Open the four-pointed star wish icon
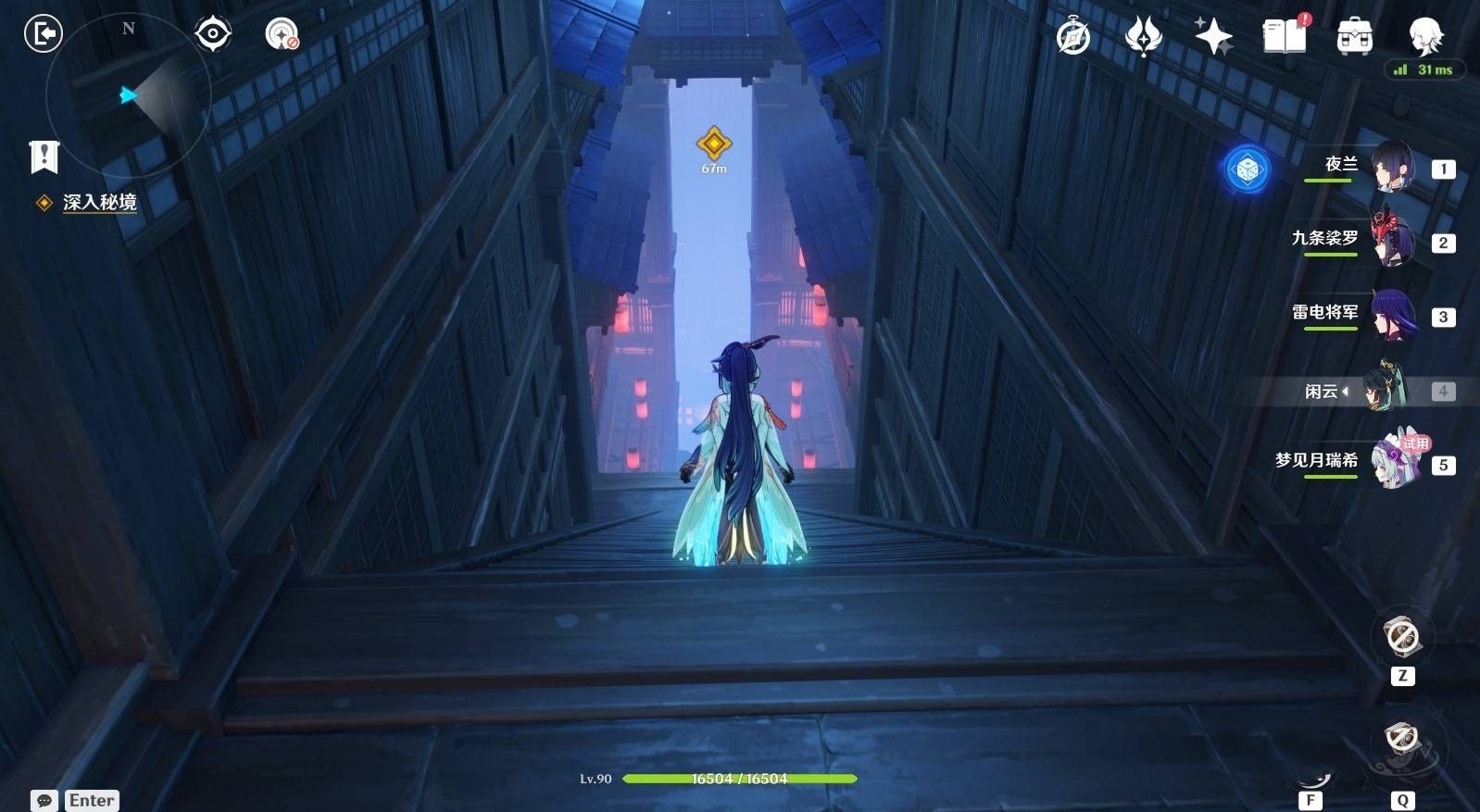Viewport: 1480px width, 812px height. tap(1213, 37)
